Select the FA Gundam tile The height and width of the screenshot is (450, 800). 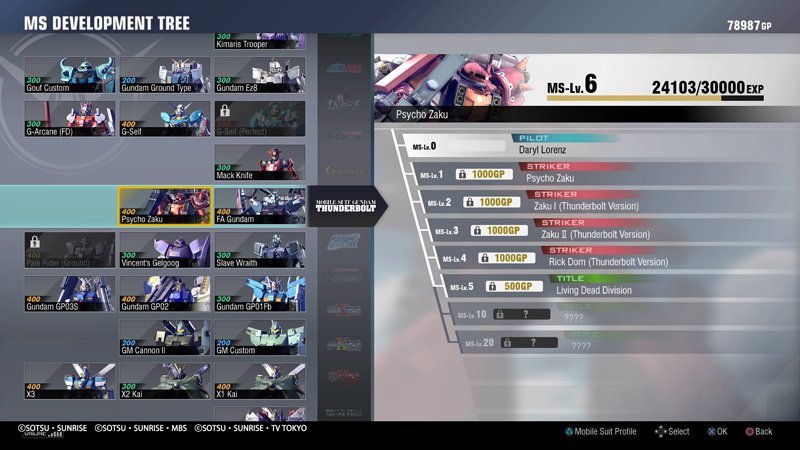coord(260,207)
